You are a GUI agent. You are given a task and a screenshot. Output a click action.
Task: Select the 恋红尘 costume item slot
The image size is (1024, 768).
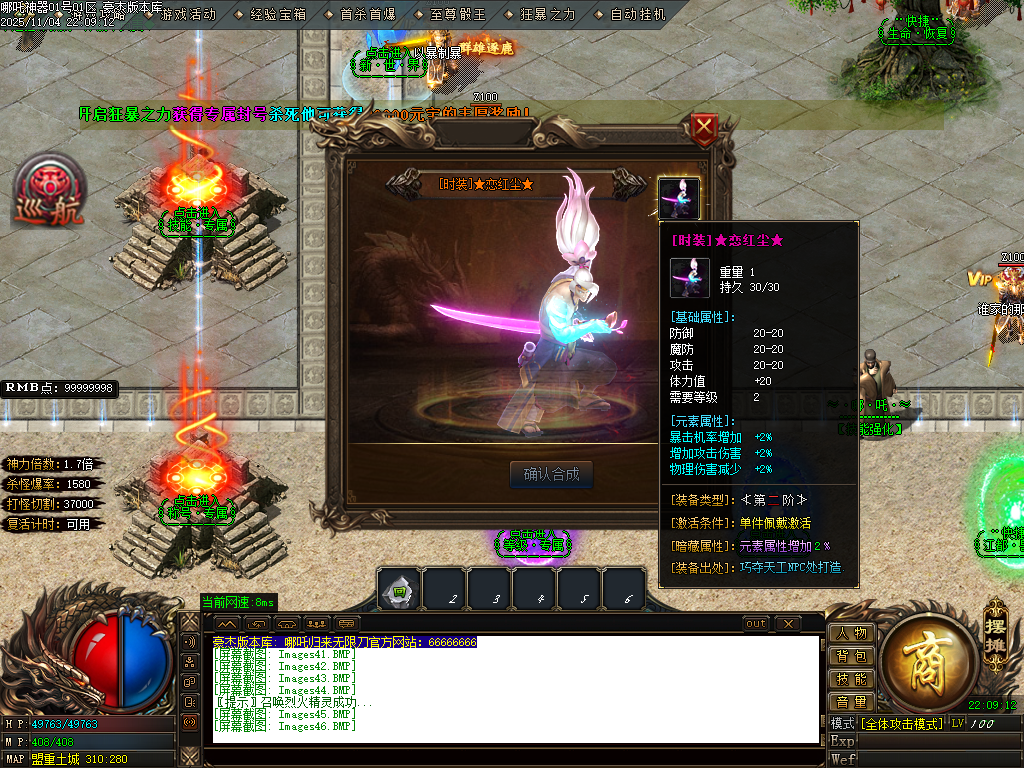[679, 198]
